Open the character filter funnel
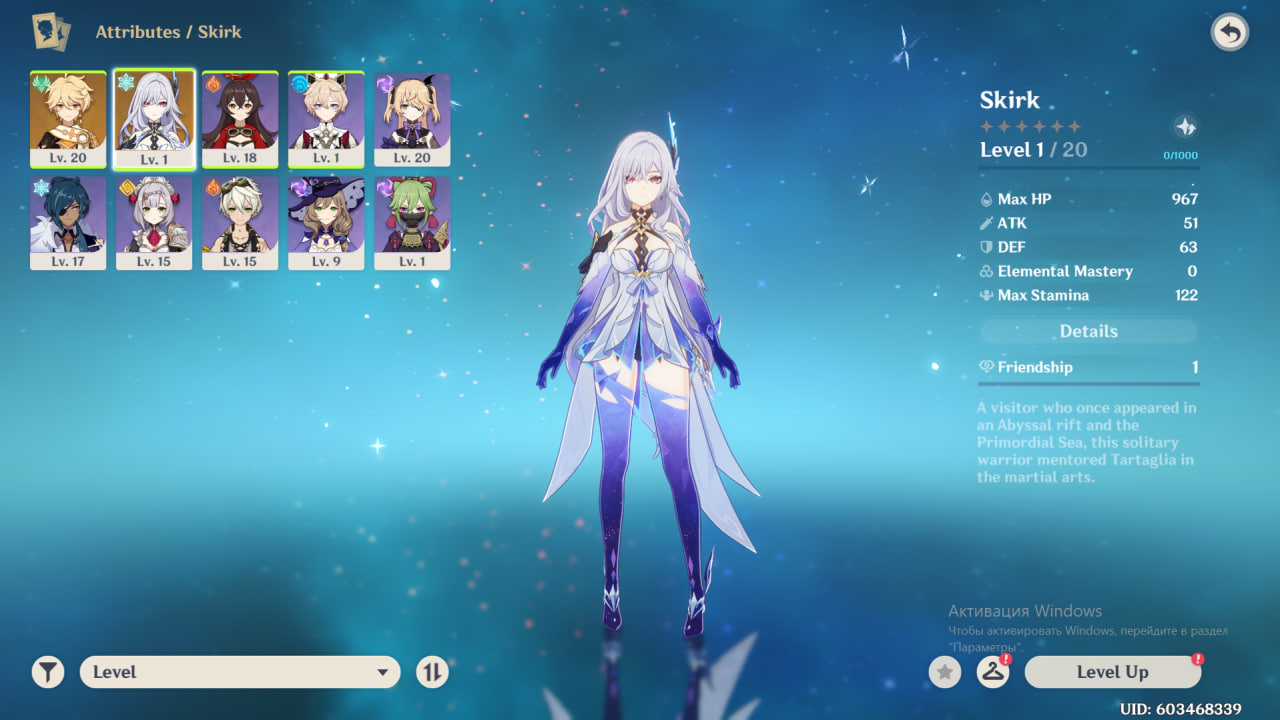1280x720 pixels. (x=47, y=672)
